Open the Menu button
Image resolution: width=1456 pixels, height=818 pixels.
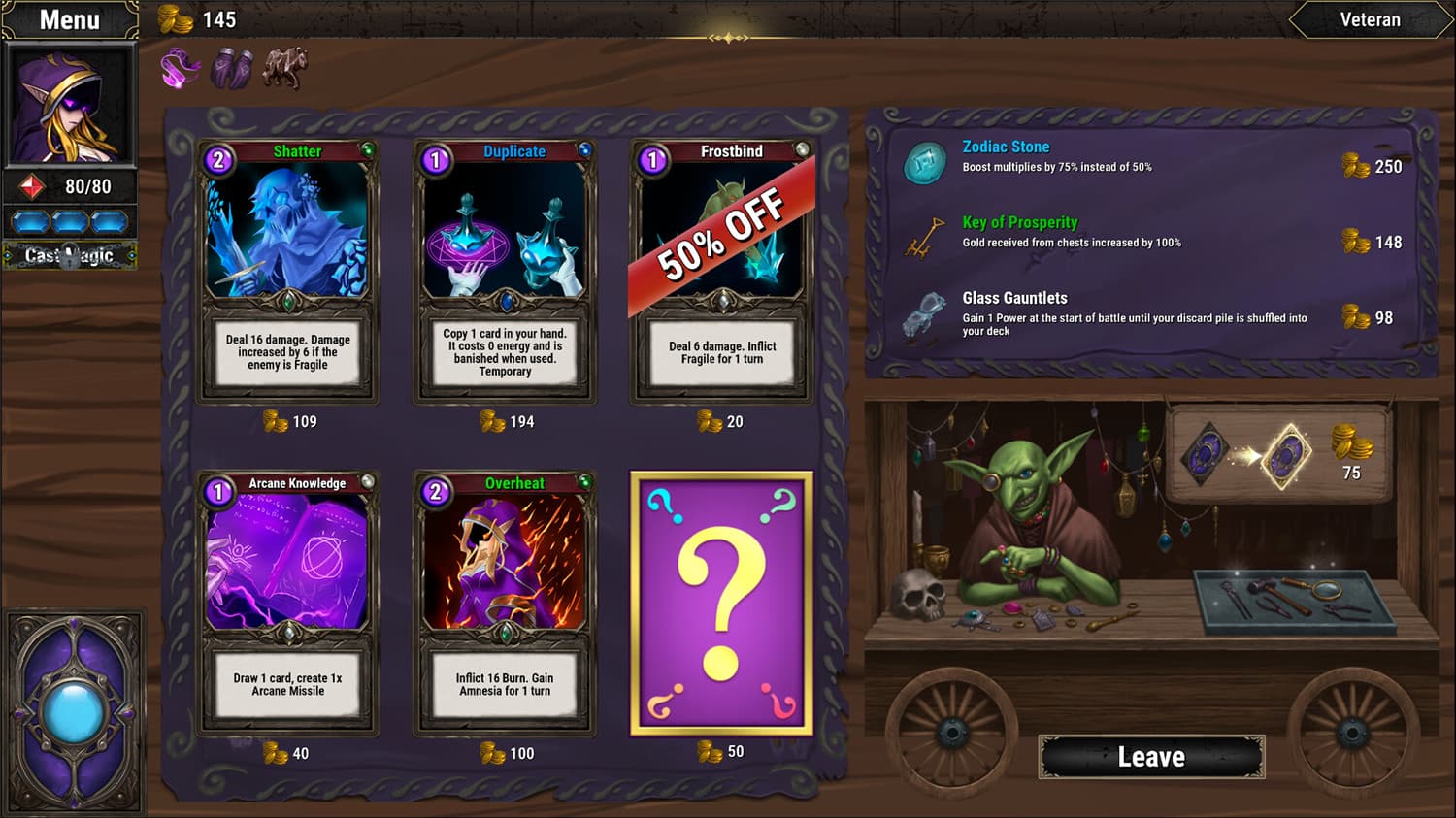tap(69, 19)
